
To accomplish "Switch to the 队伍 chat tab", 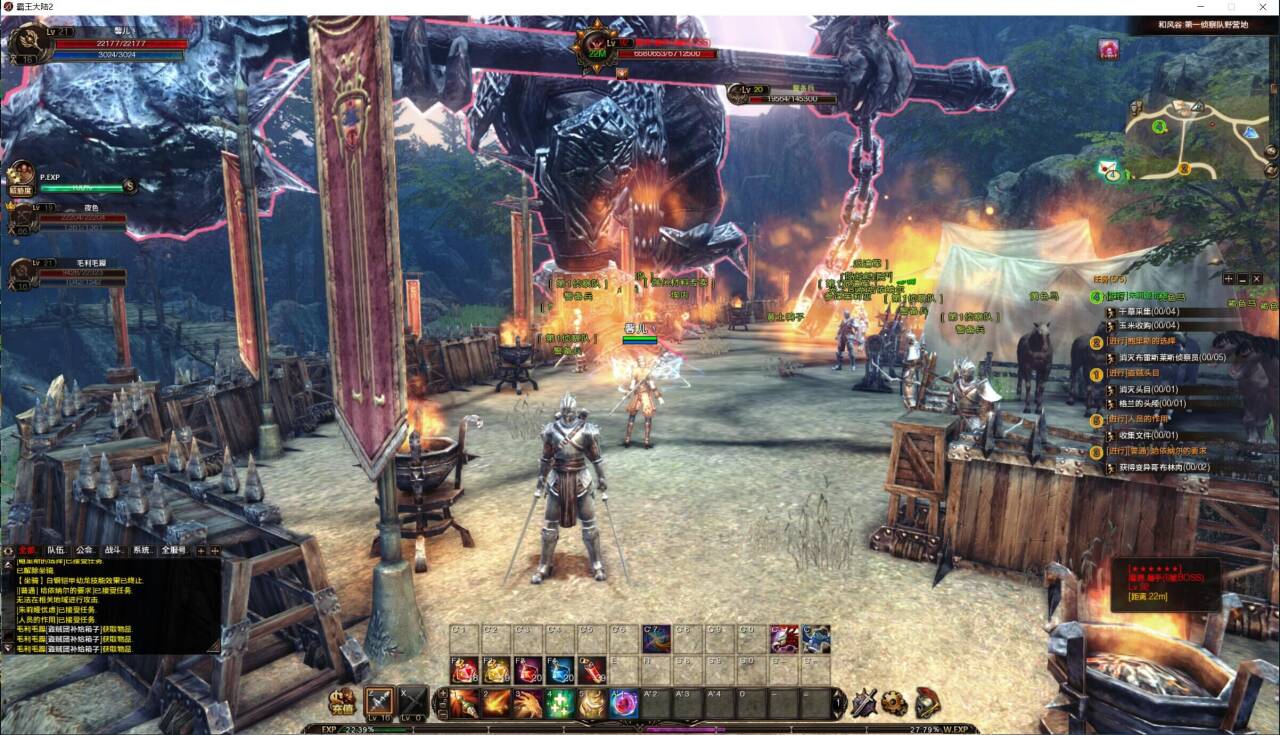I will [56, 550].
